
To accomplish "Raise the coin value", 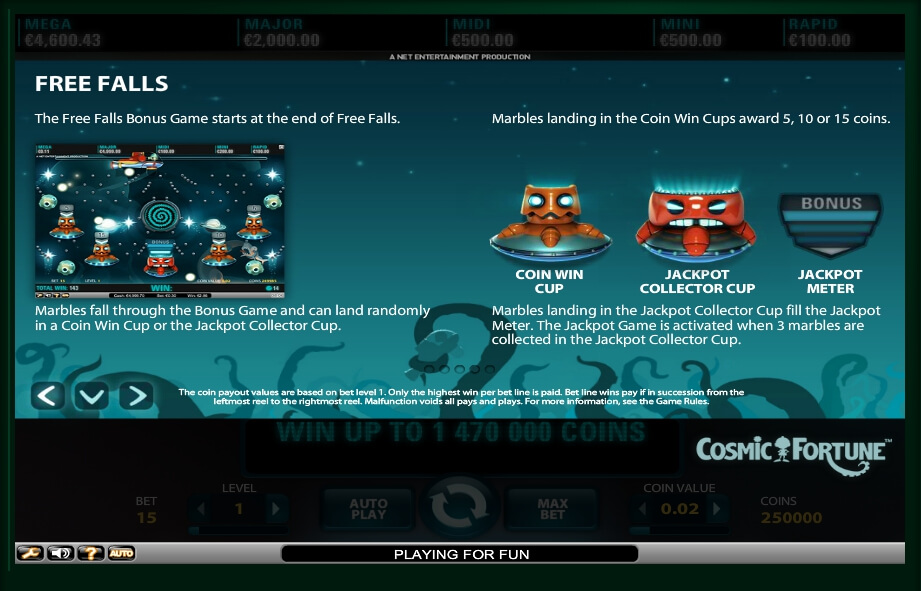I will pyautogui.click(x=721, y=509).
